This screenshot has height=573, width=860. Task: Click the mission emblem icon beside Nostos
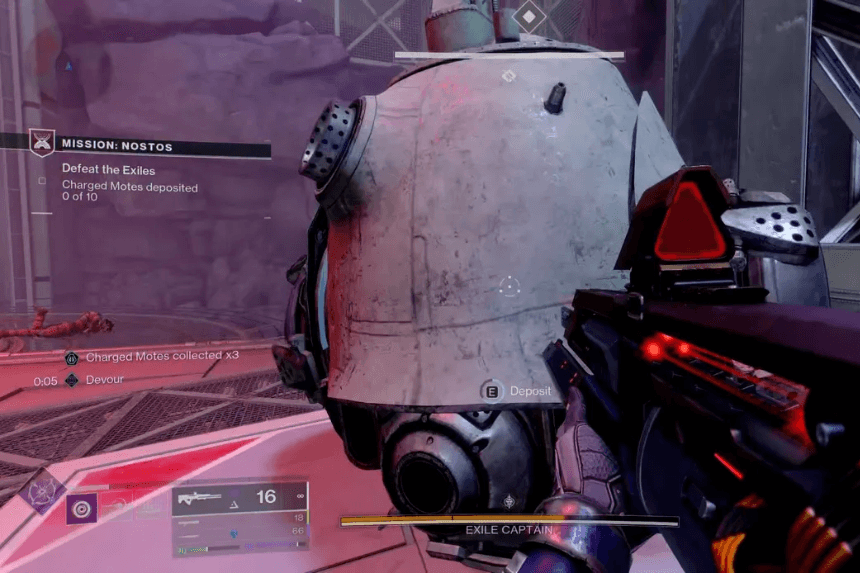41,143
